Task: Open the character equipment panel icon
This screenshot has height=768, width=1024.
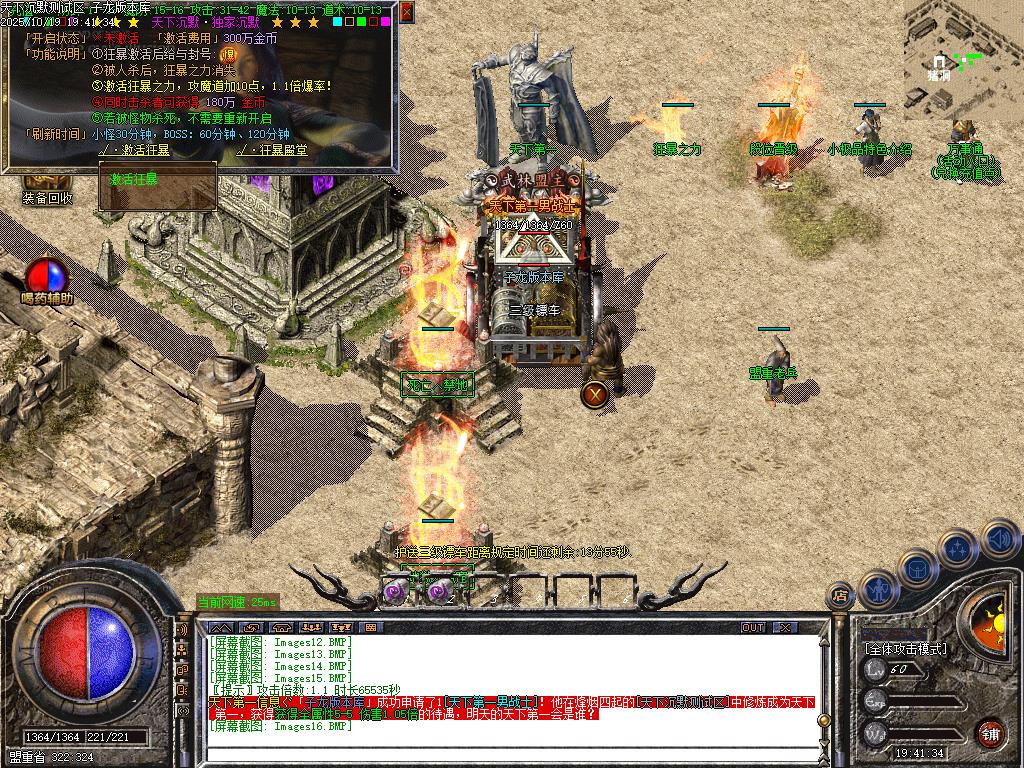Action: click(879, 588)
